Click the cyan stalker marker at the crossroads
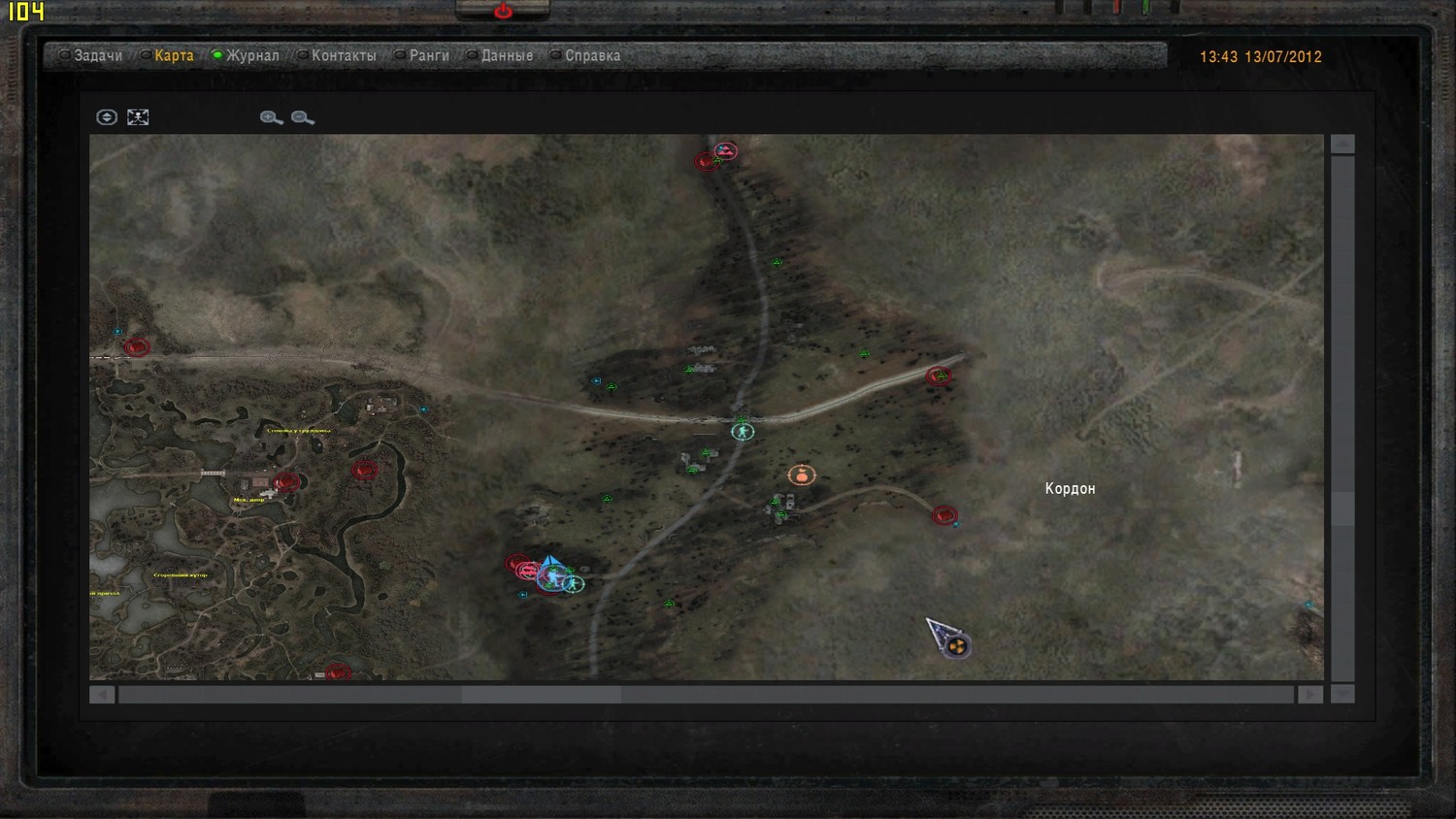 coord(743,432)
